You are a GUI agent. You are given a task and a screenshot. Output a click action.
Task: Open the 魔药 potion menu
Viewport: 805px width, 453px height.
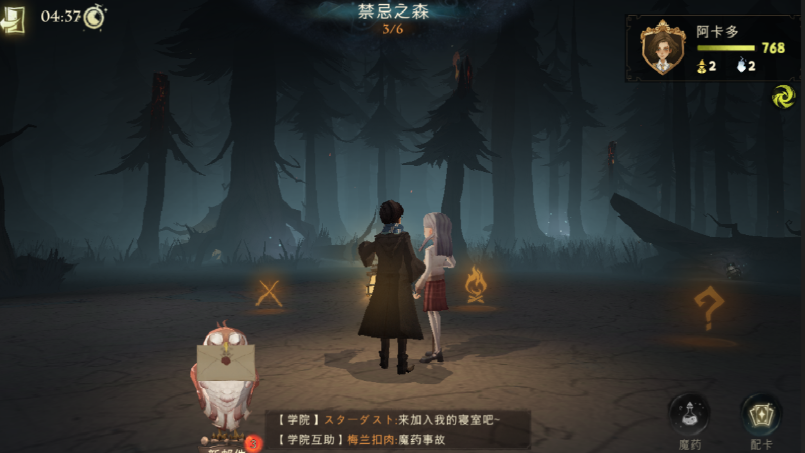click(x=689, y=415)
